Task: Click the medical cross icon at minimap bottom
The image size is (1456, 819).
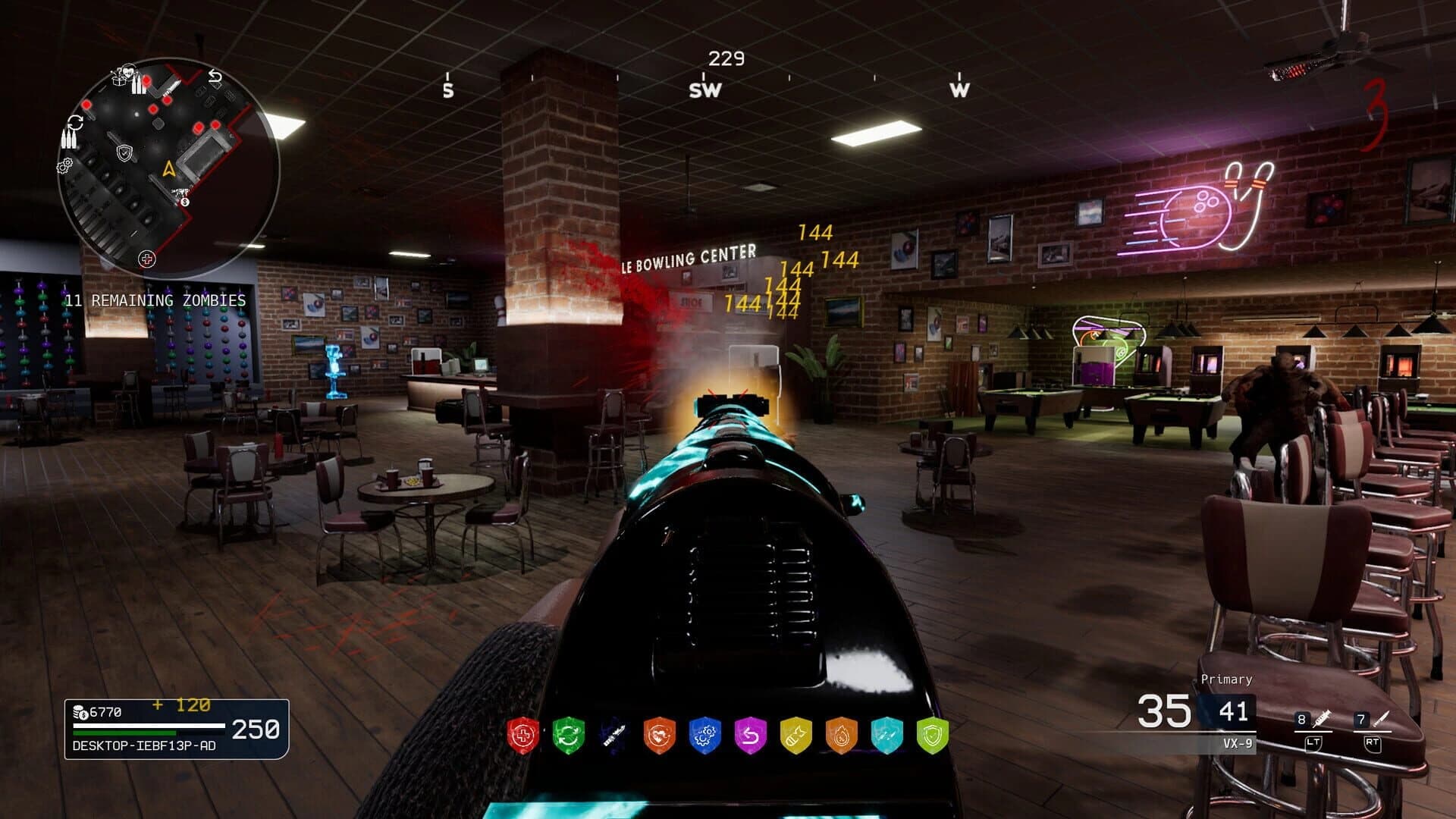Action: pyautogui.click(x=148, y=258)
